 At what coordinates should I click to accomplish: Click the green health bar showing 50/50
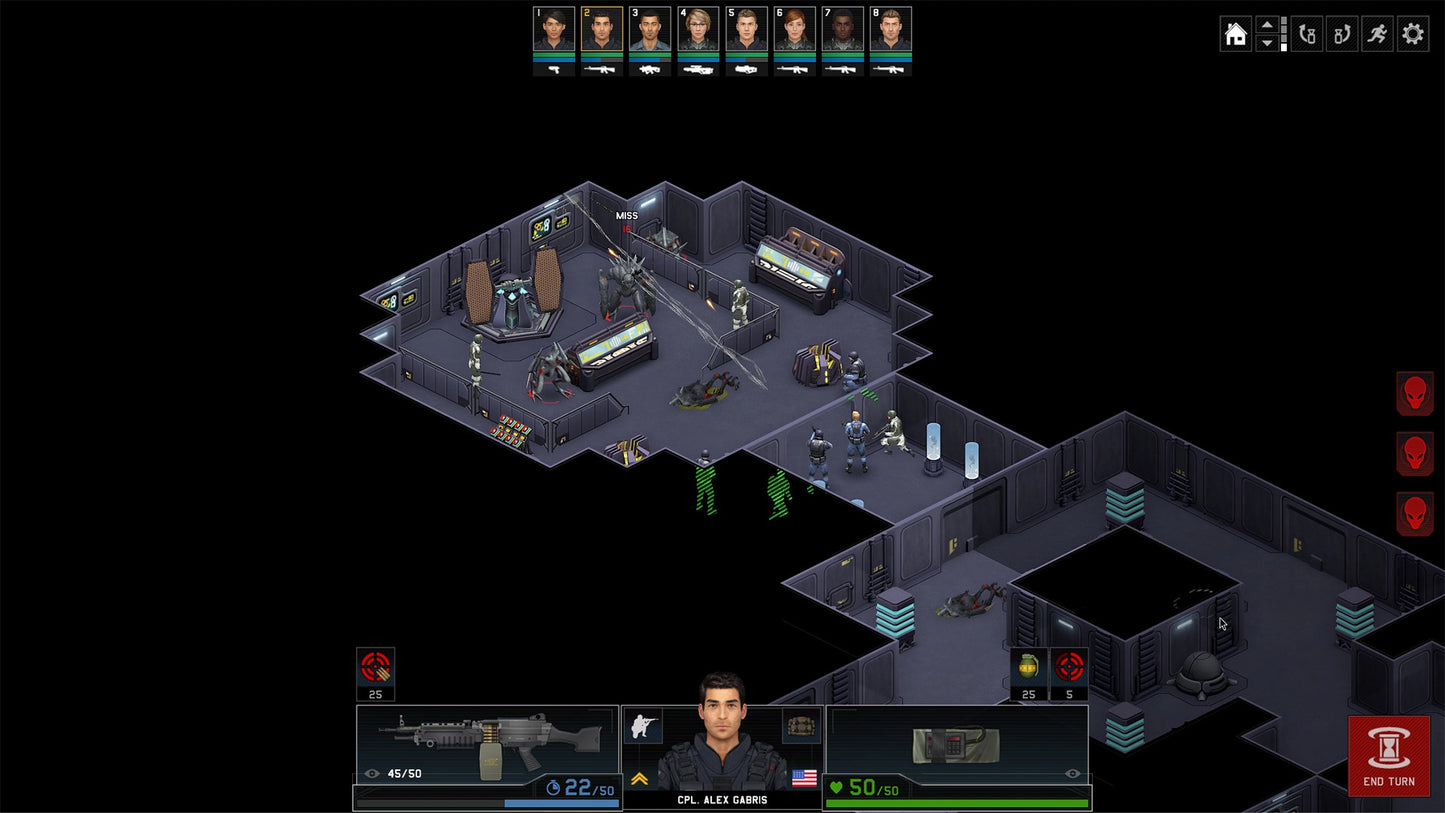point(955,801)
